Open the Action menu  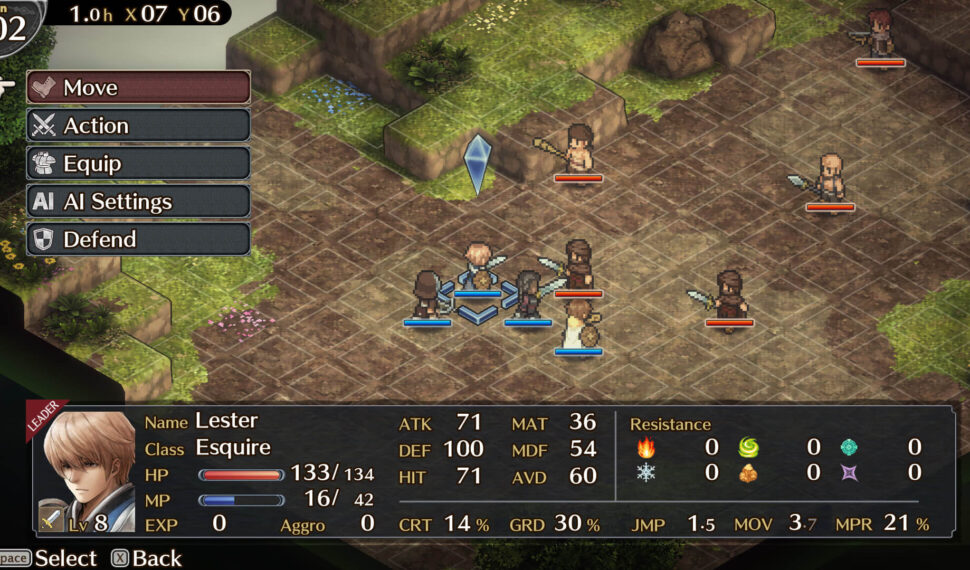click(138, 126)
